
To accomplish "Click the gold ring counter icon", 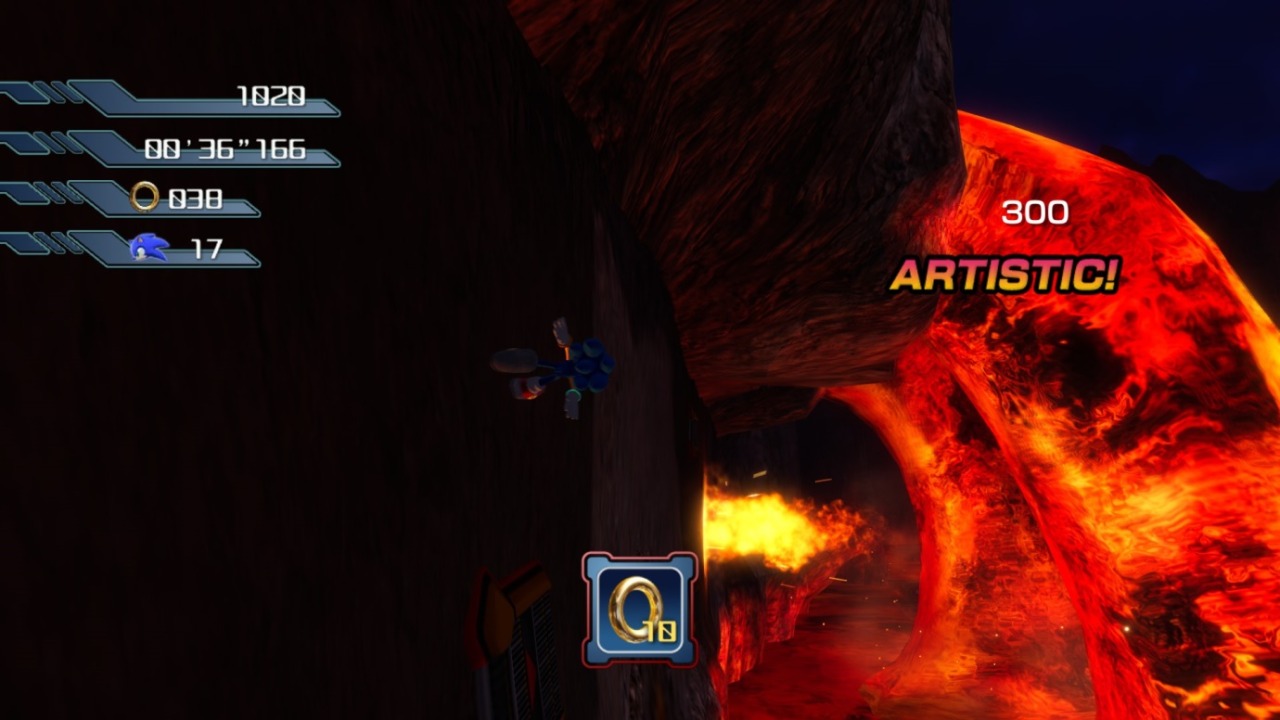I will pyautogui.click(x=145, y=197).
